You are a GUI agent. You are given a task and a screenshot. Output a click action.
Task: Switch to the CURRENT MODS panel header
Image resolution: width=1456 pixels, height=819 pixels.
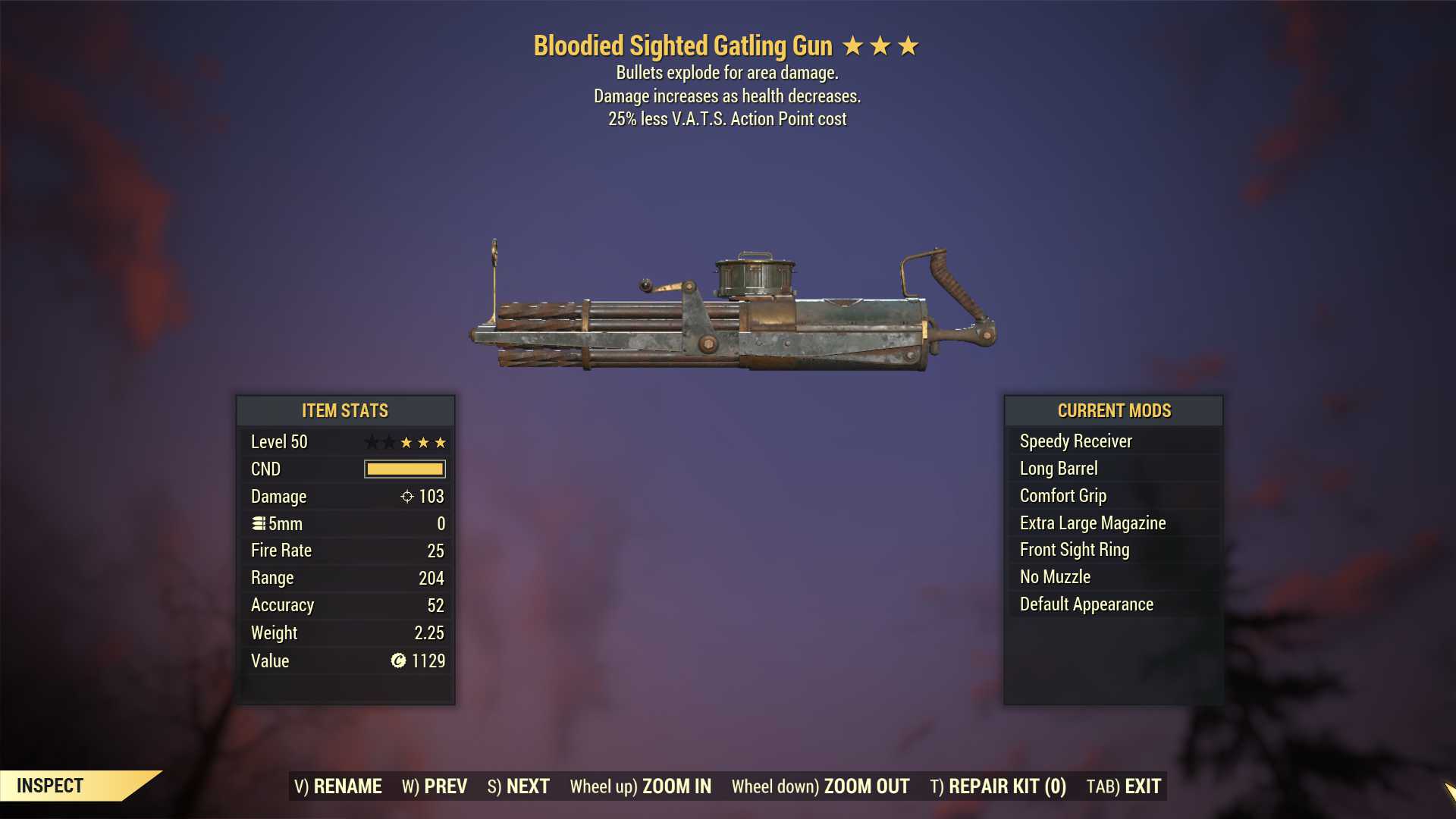tap(1114, 411)
